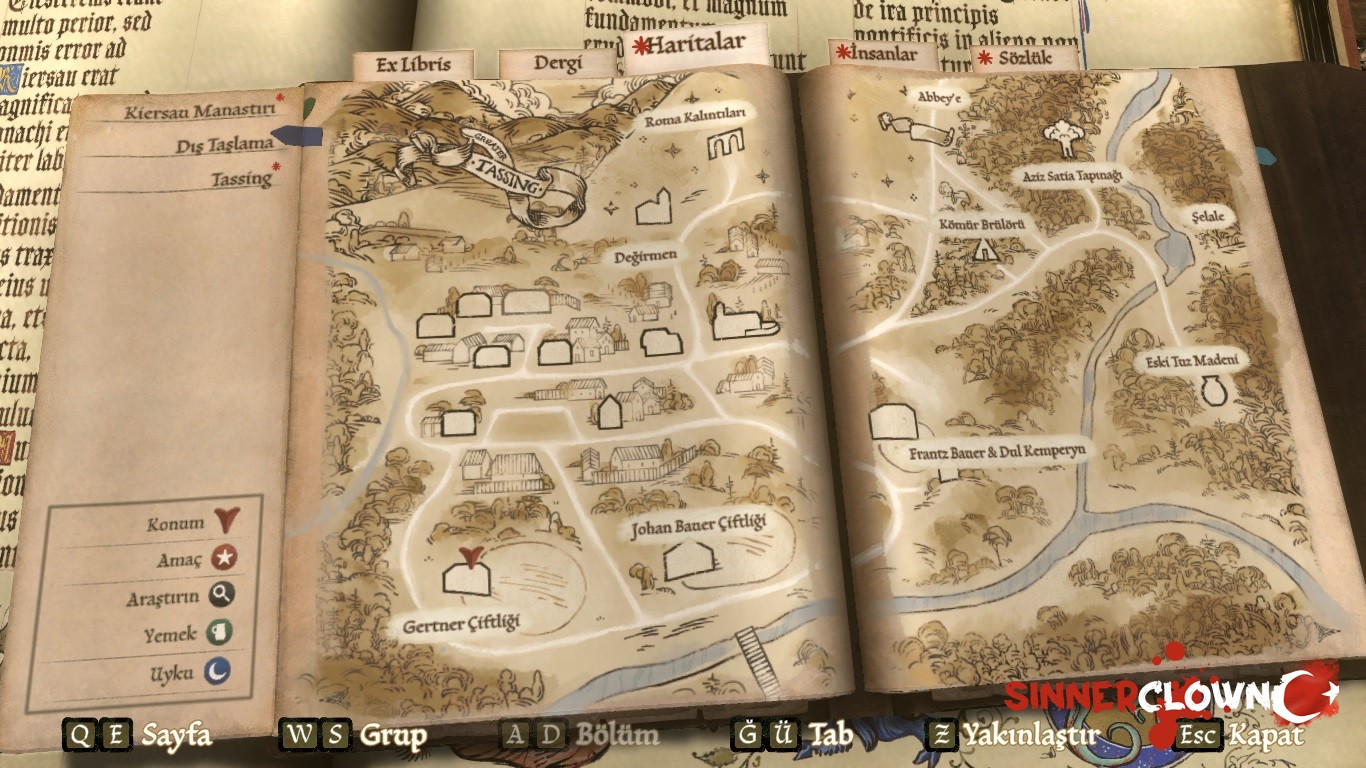The image size is (1366, 768).
Task: Select Johan Bauer Çiftliği on the map
Action: [686, 561]
